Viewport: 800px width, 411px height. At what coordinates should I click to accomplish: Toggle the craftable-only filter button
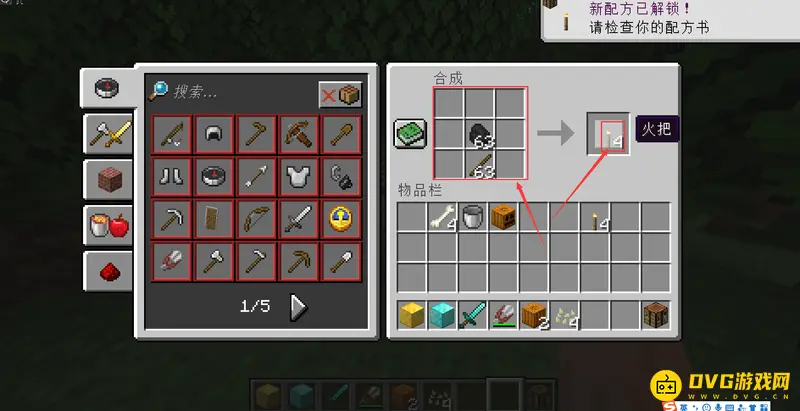(x=340, y=94)
